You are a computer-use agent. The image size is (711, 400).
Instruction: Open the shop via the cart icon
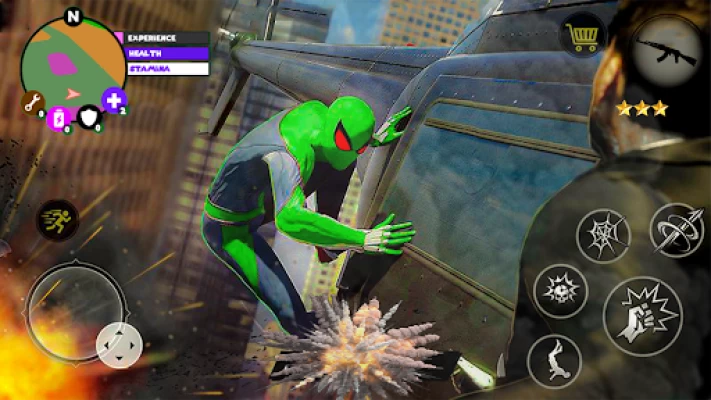click(x=583, y=38)
